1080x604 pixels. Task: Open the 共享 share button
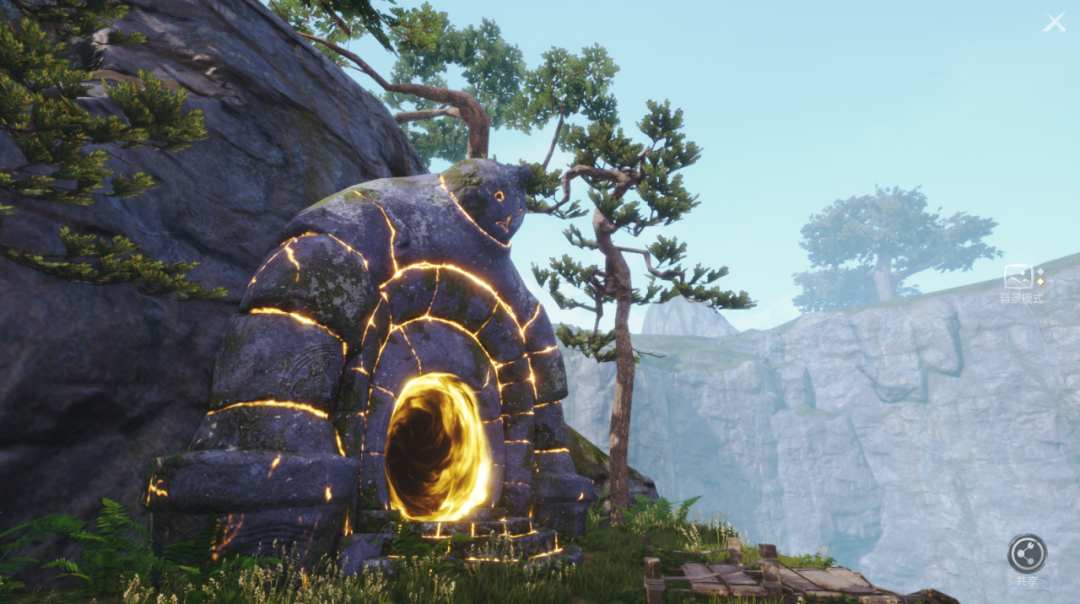[x=1026, y=554]
